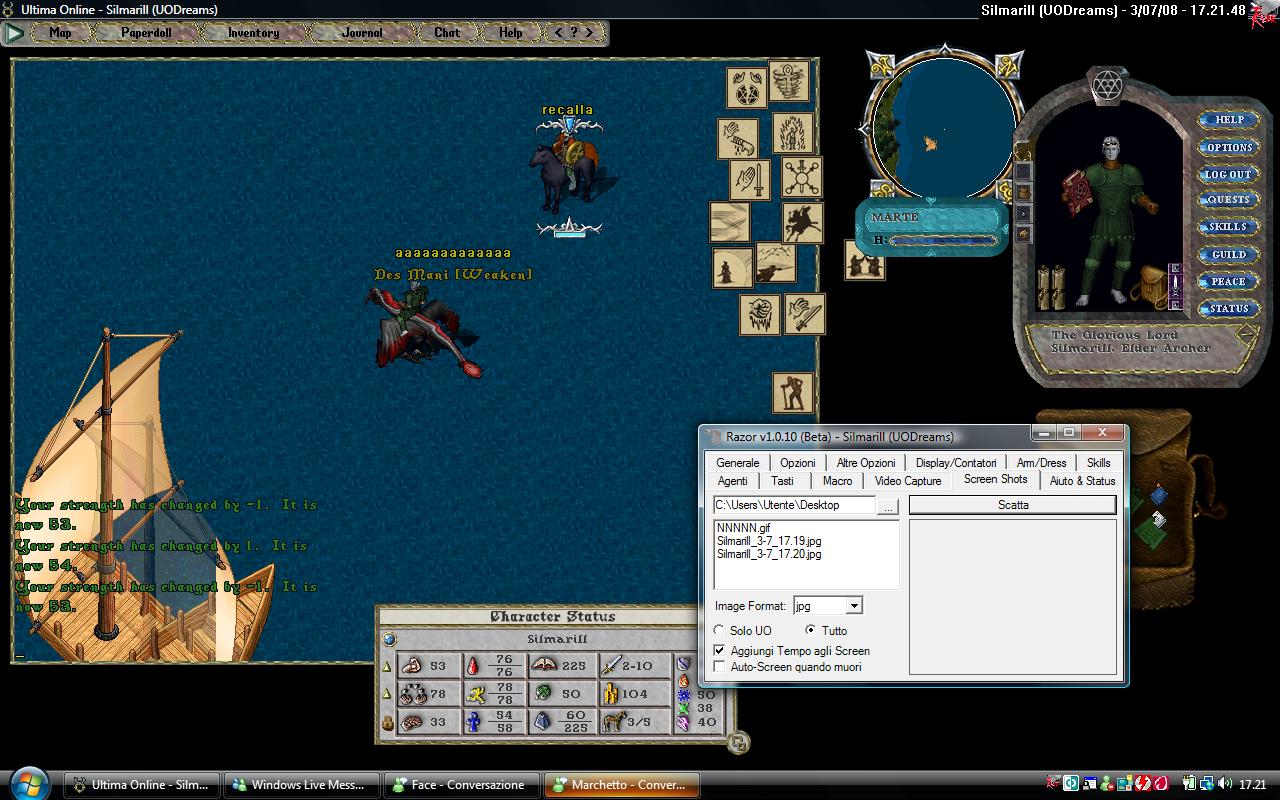Switch to Razor's Macro tab
The width and height of the screenshot is (1280, 800).
pos(837,481)
